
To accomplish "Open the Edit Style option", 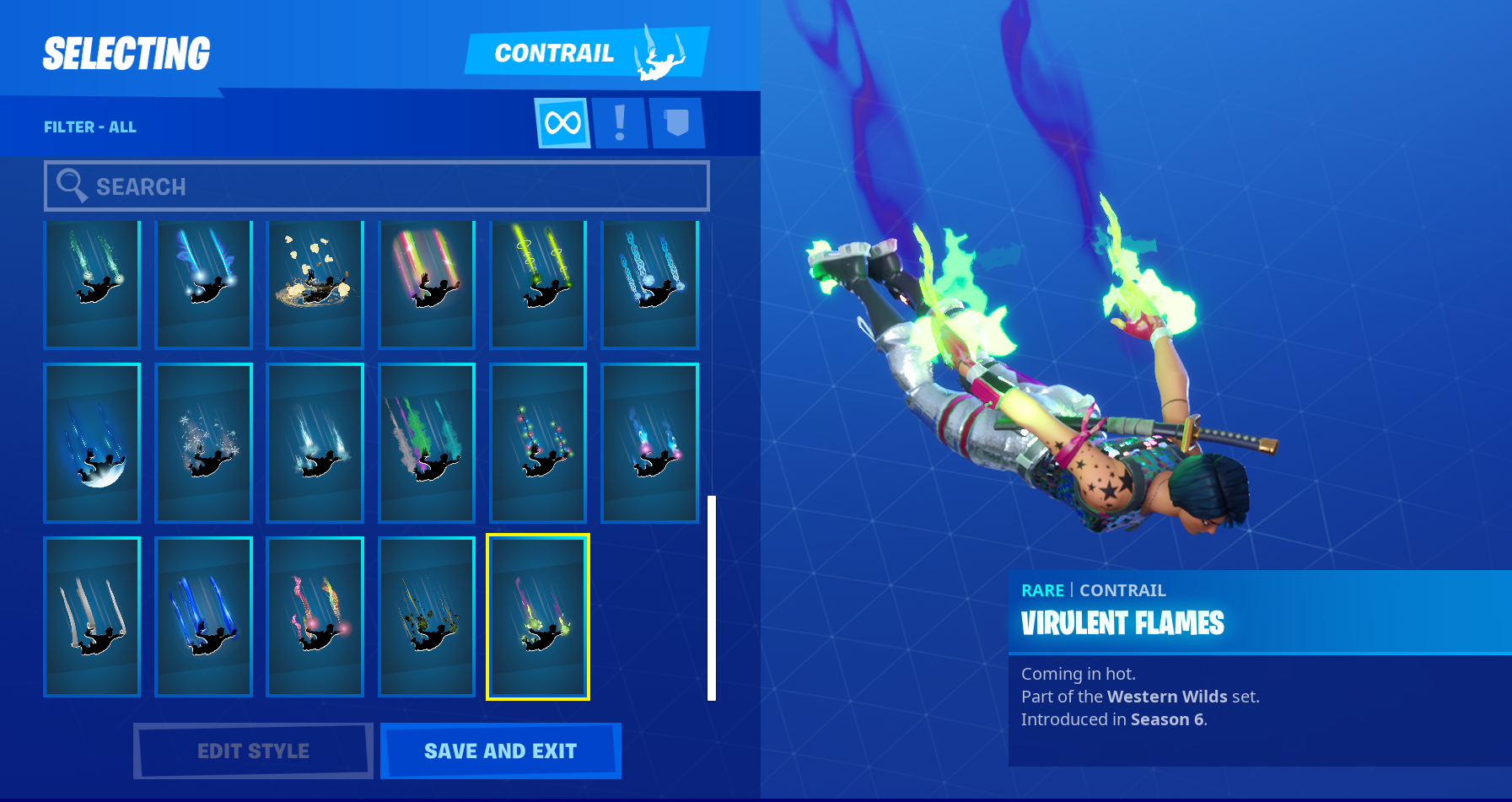I will click(253, 751).
